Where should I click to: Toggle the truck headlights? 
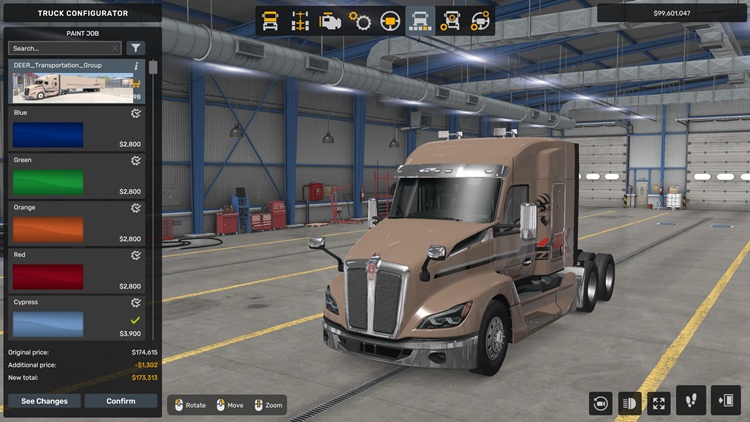[x=630, y=403]
